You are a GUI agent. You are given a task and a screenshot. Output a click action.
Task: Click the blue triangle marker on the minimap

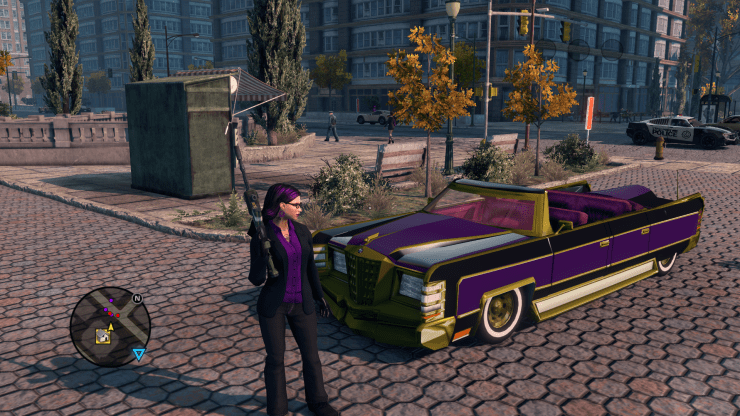(x=139, y=353)
